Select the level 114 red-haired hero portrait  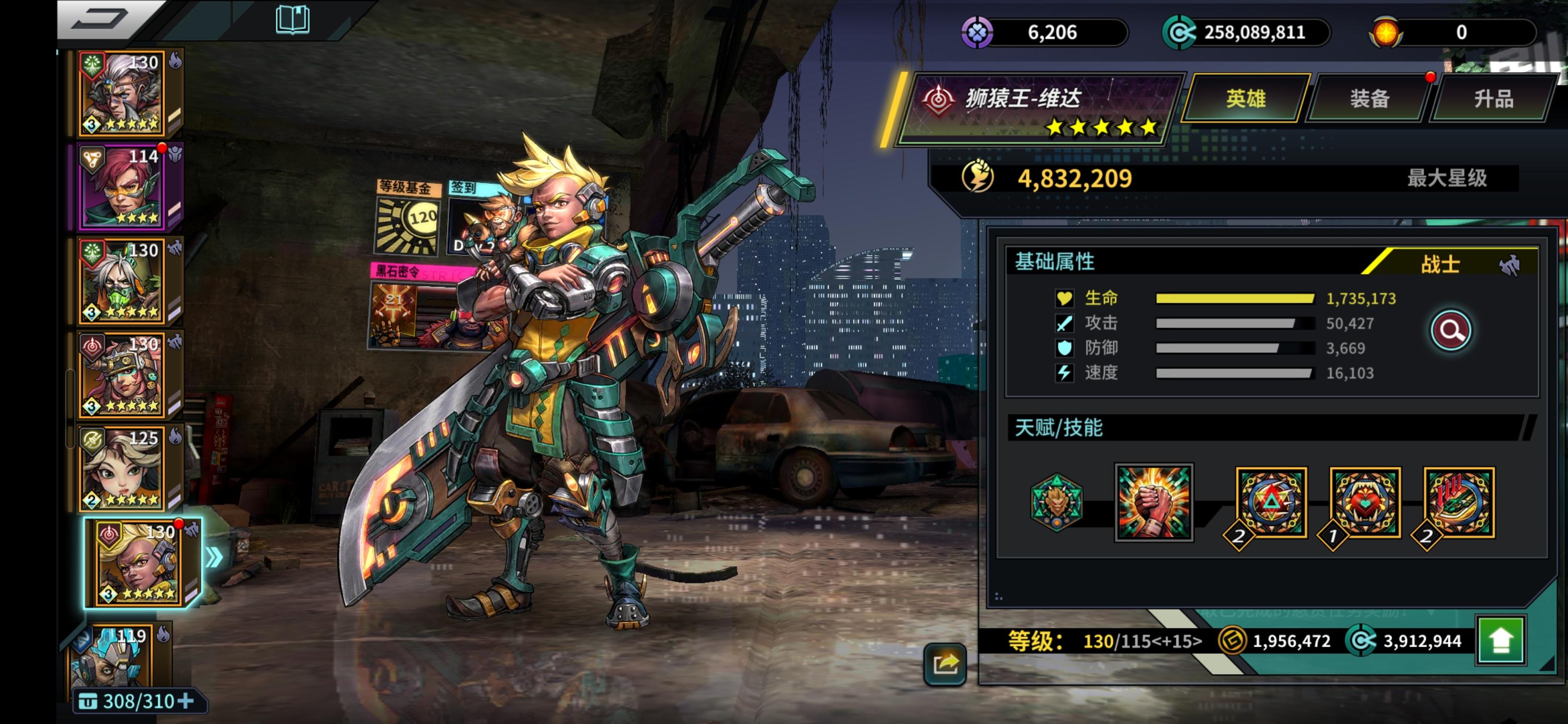pos(123,187)
